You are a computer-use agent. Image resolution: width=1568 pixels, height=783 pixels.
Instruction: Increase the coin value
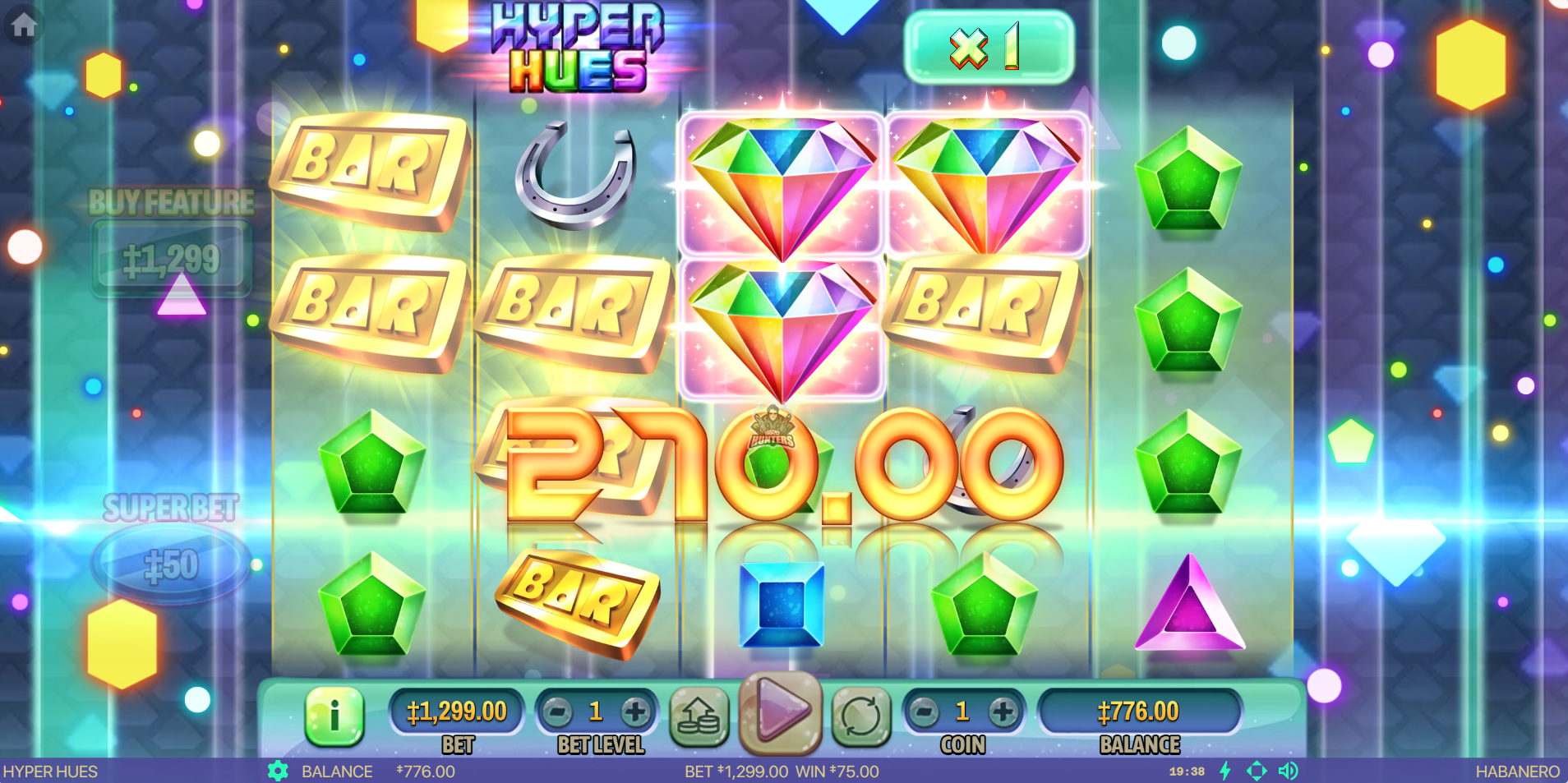tap(1002, 712)
